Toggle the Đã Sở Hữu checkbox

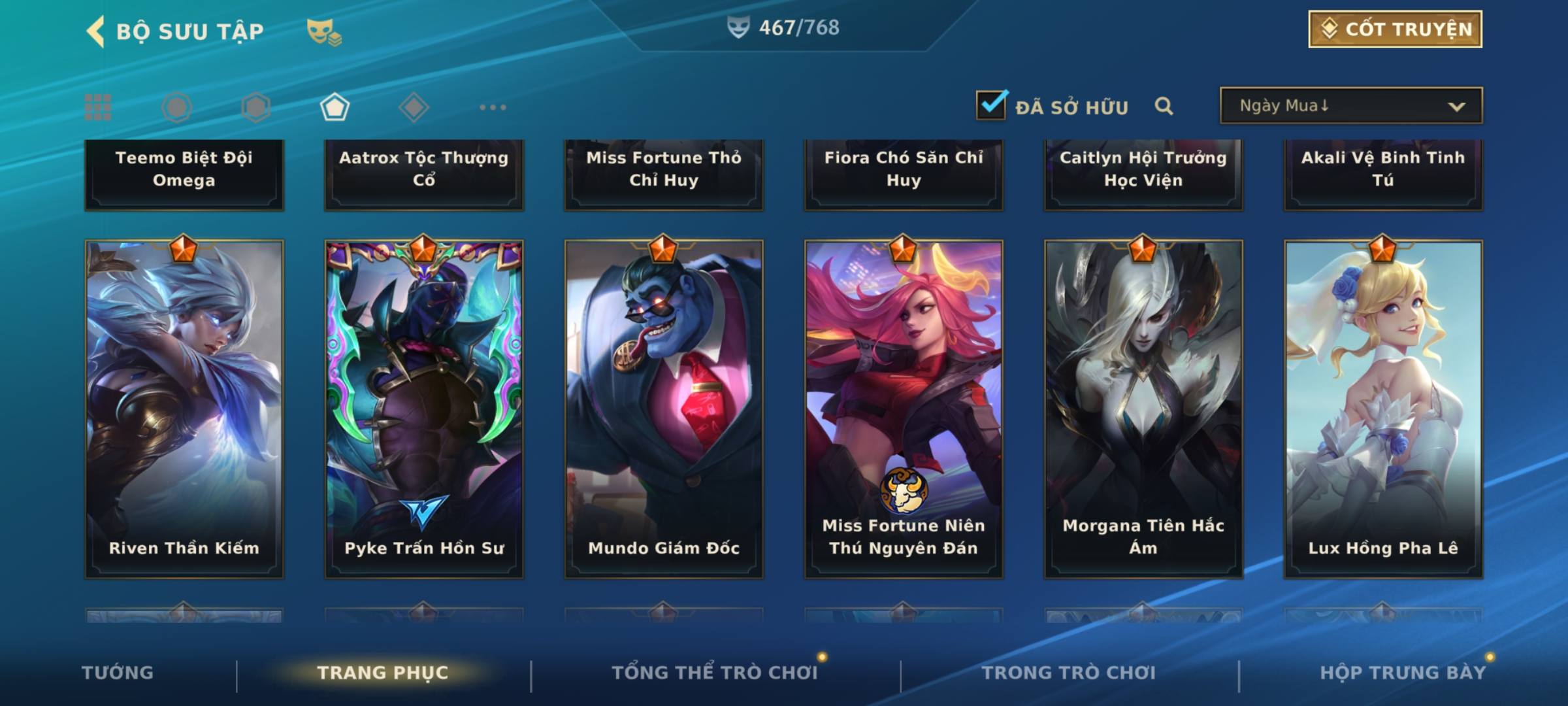(x=991, y=105)
